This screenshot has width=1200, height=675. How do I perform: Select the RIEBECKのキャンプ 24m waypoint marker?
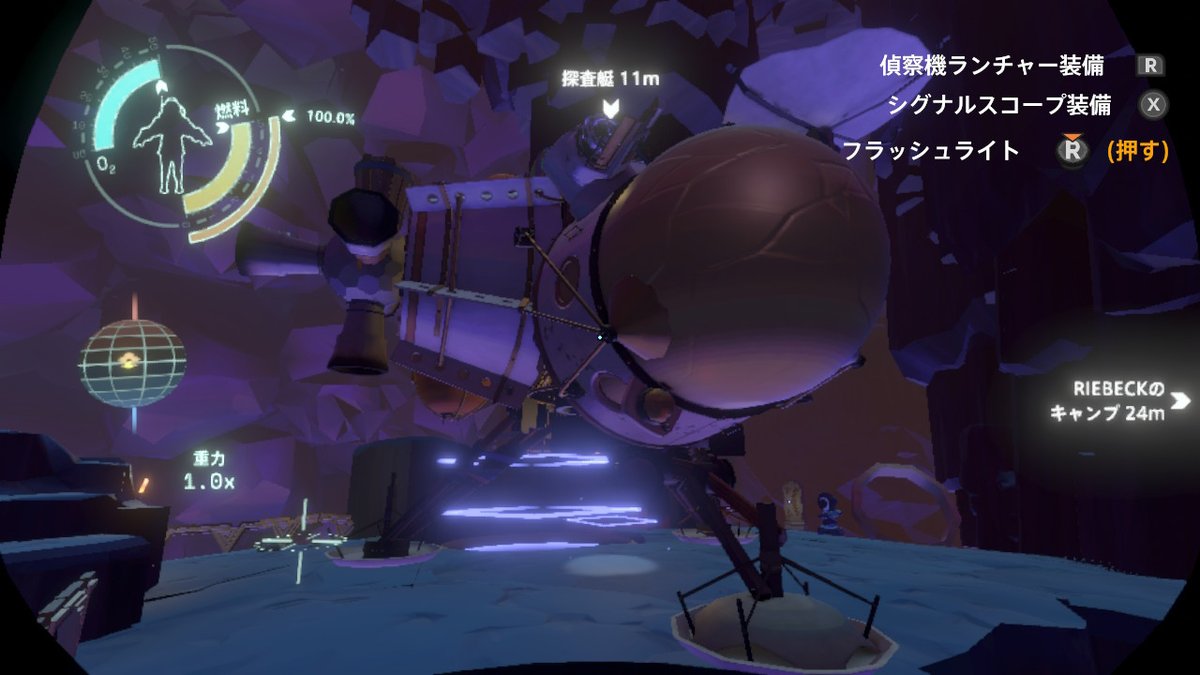click(1180, 401)
